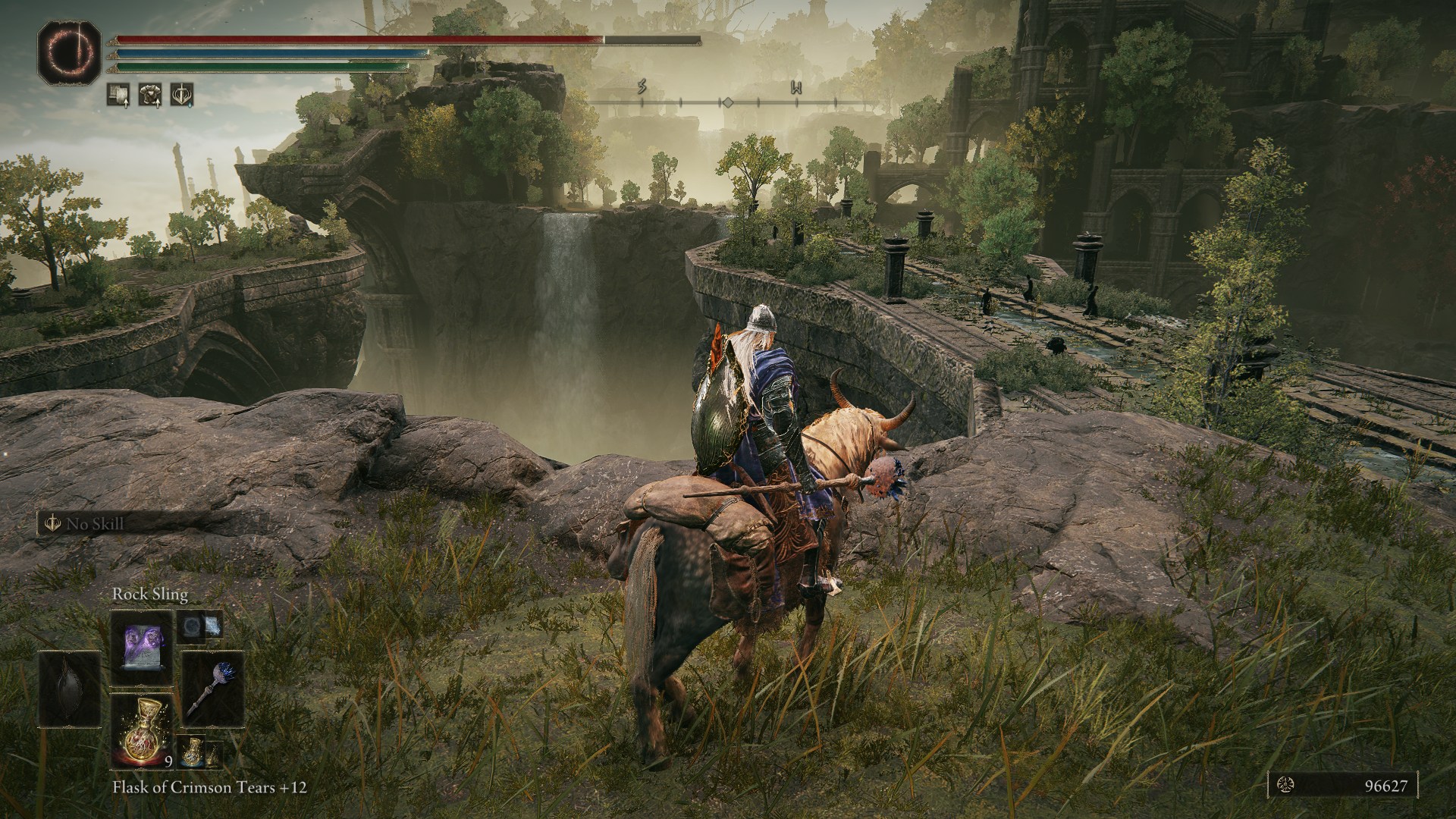
Task: Select the dark shield equipment slot
Action: [x=70, y=691]
